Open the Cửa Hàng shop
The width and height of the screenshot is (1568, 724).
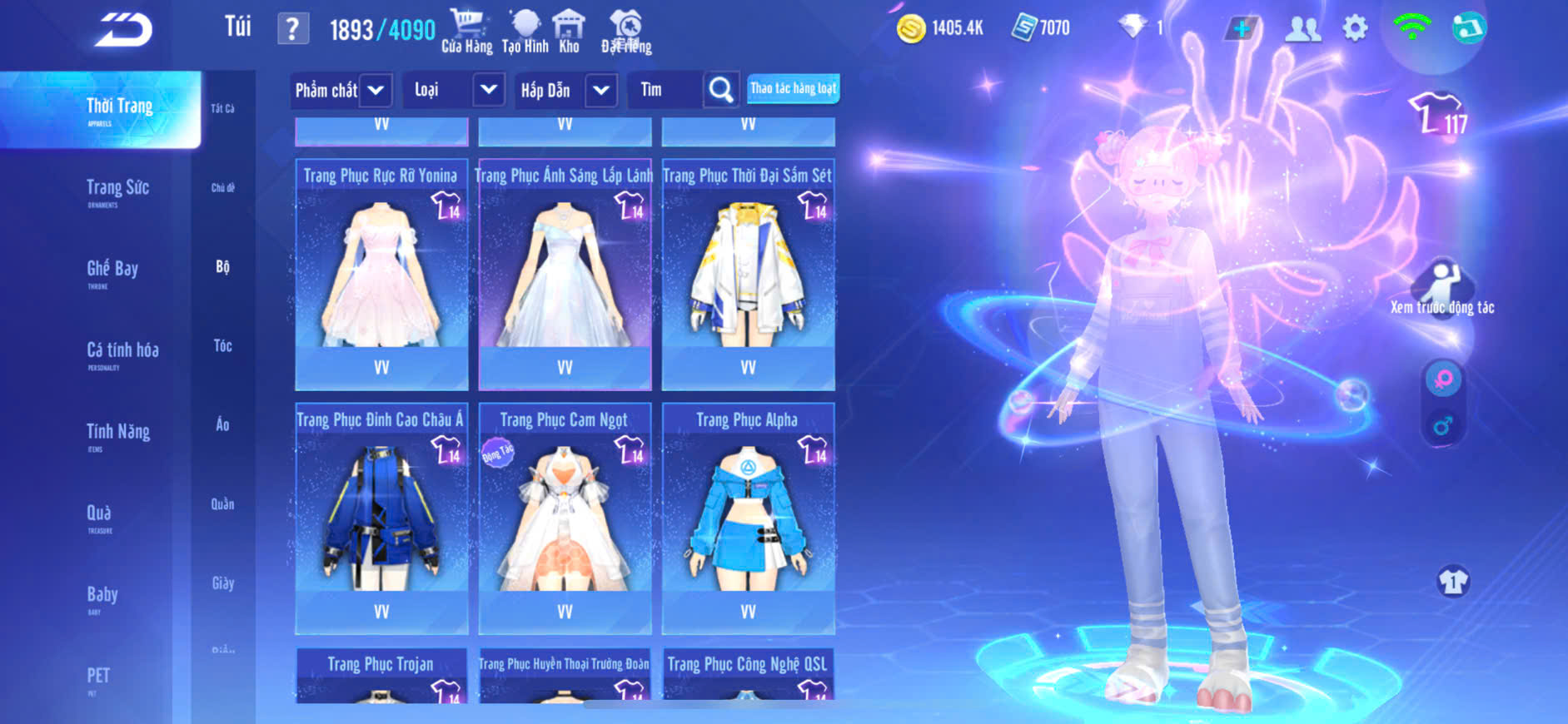tap(466, 32)
